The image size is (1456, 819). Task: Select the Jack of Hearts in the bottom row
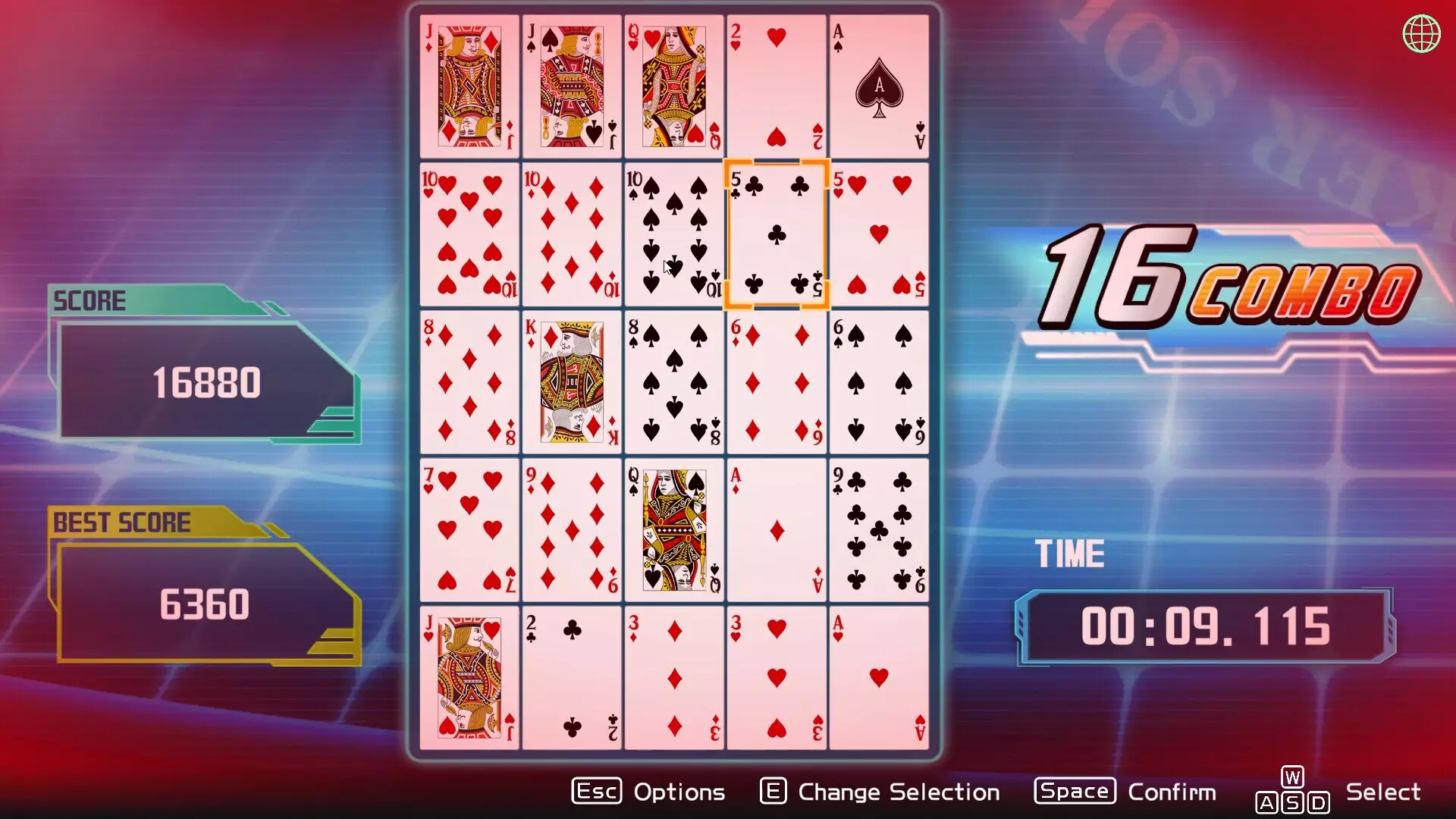tap(469, 677)
